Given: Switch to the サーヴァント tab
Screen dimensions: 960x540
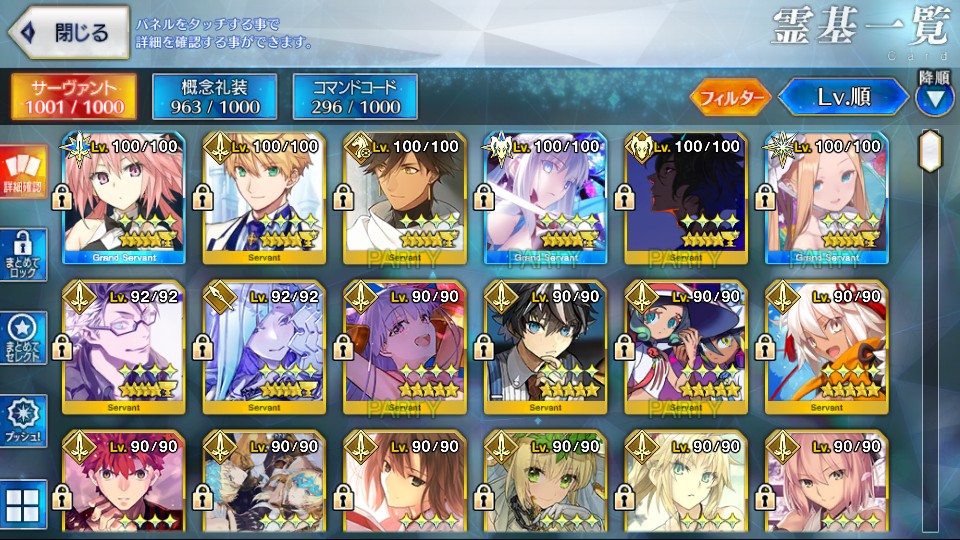Looking at the screenshot, I should pyautogui.click(x=76, y=96).
